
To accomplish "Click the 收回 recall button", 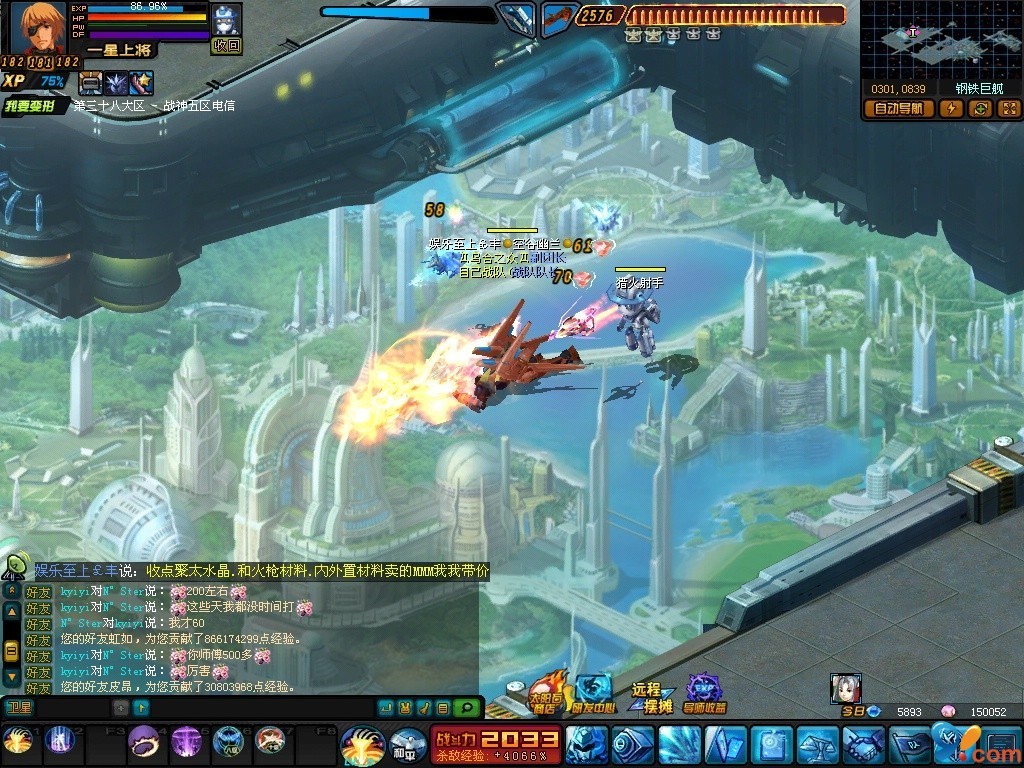I will tap(226, 45).
